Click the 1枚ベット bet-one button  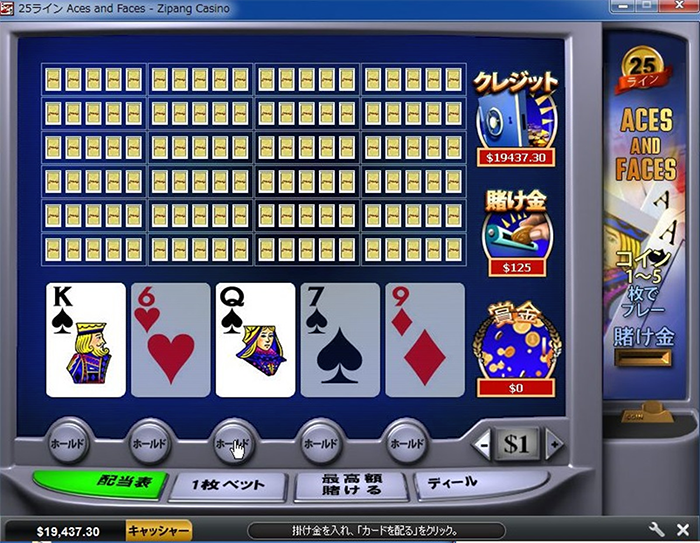[x=229, y=485]
